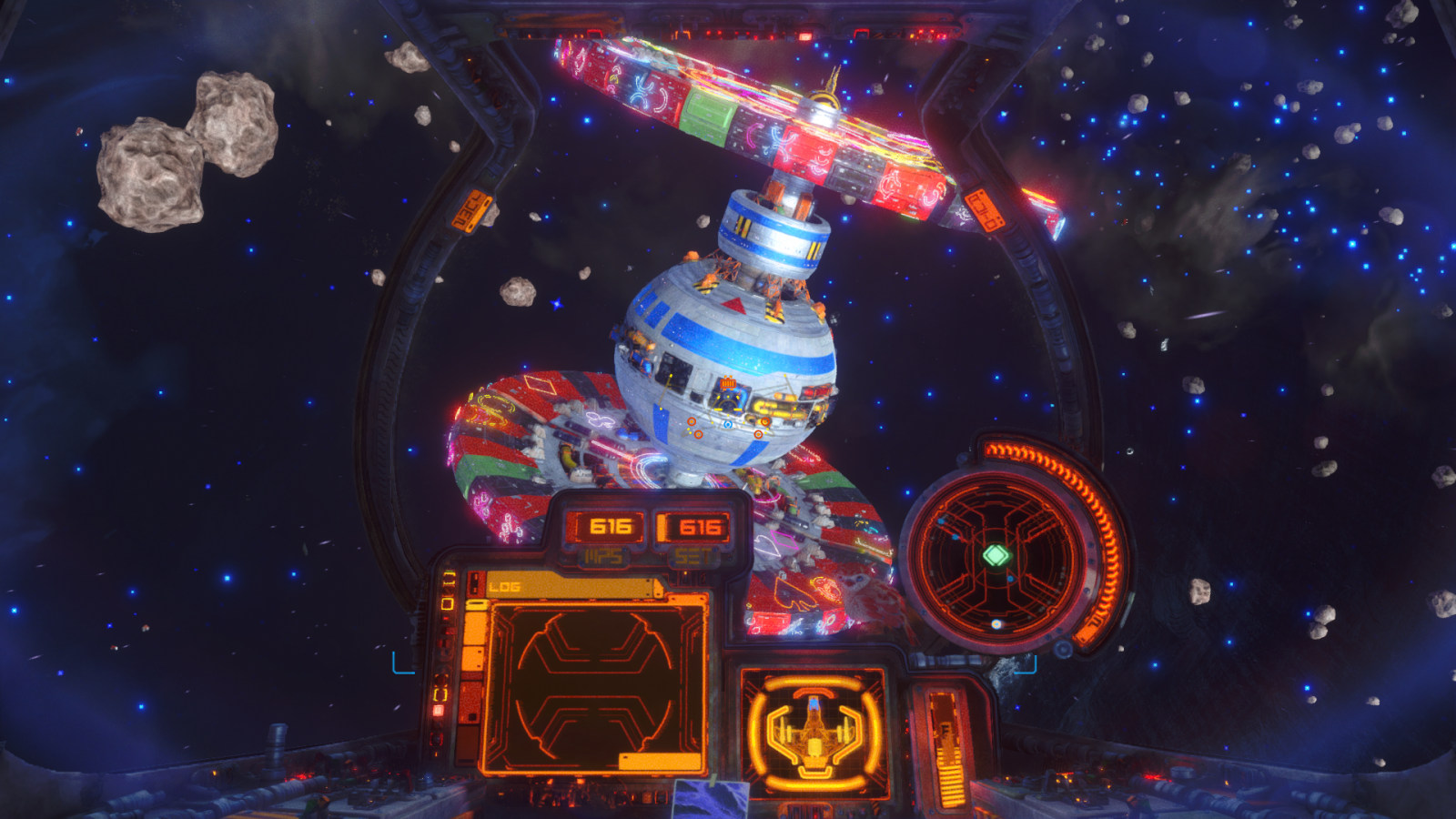The height and width of the screenshot is (819, 1456).
Task: Click the FUEL gauge on the right canopy strut
Action: click(984, 211)
